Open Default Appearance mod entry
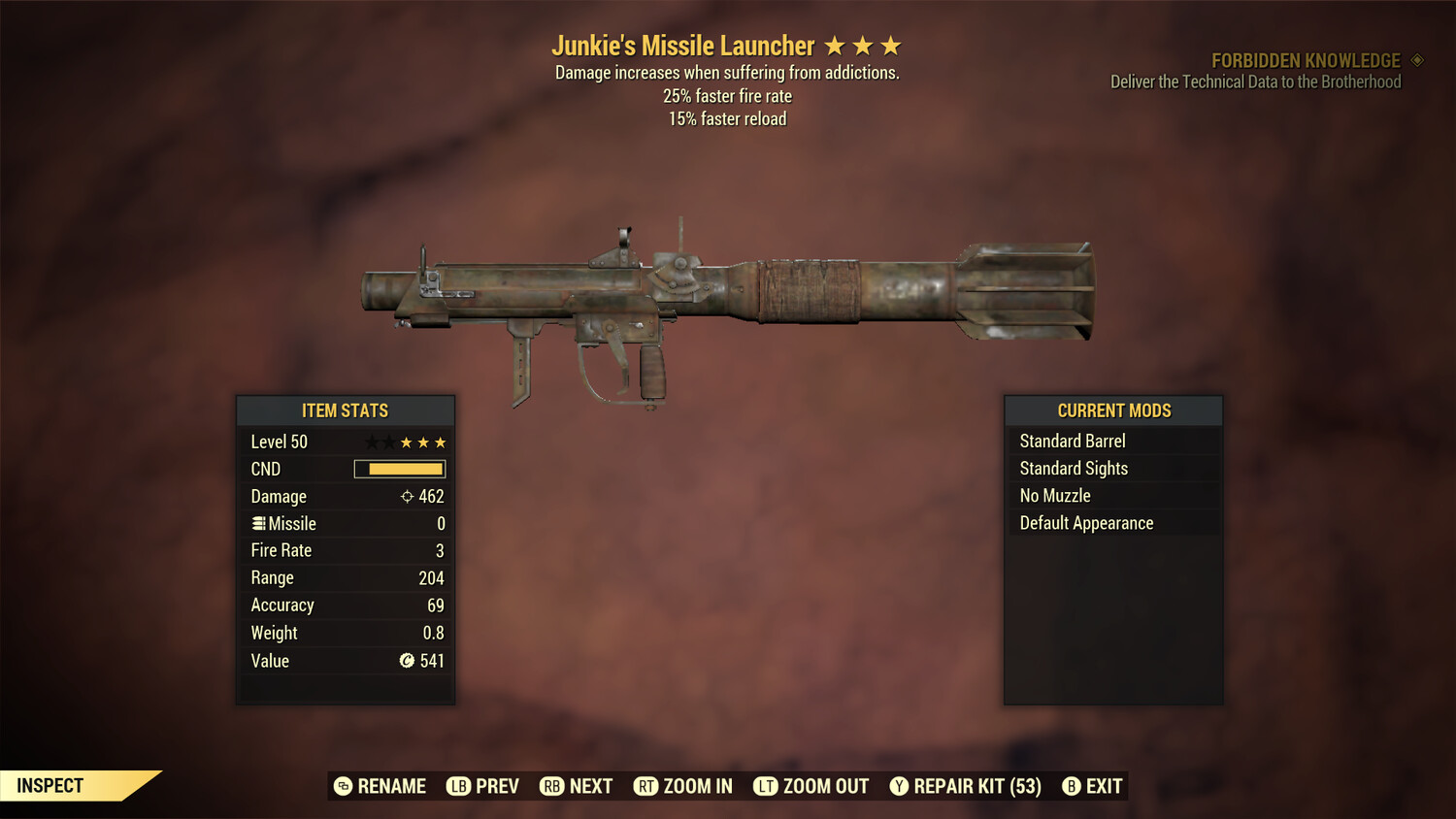 pyautogui.click(x=1085, y=522)
